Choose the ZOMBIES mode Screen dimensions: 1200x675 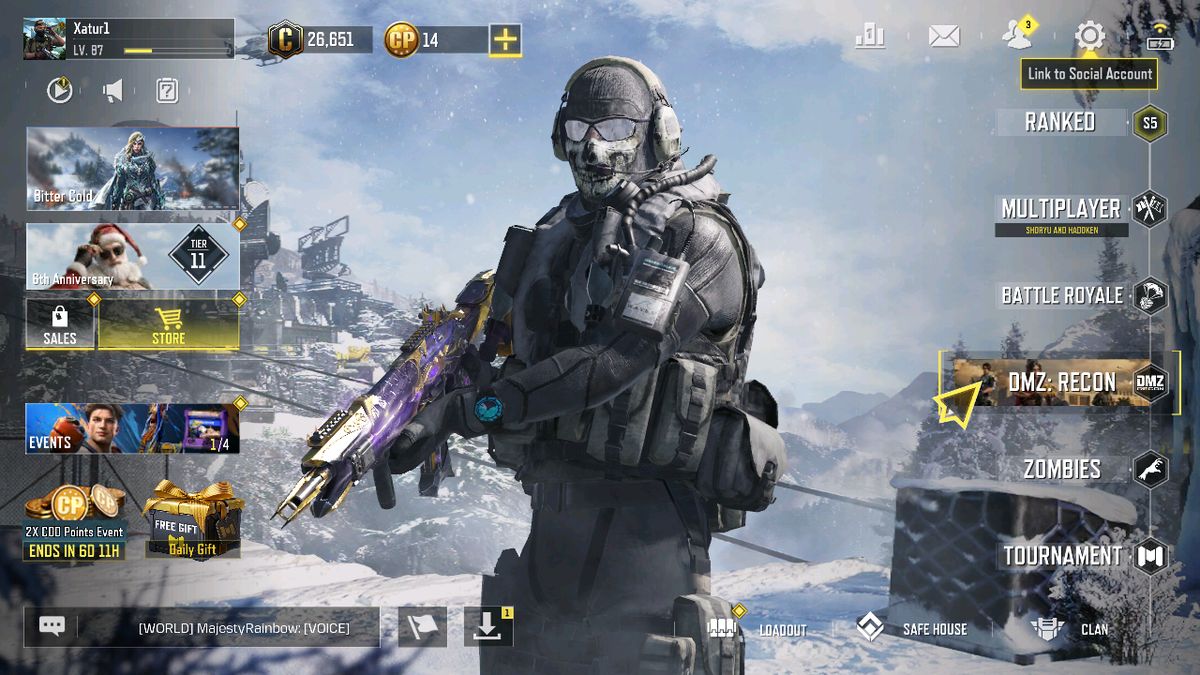pyautogui.click(x=1062, y=468)
